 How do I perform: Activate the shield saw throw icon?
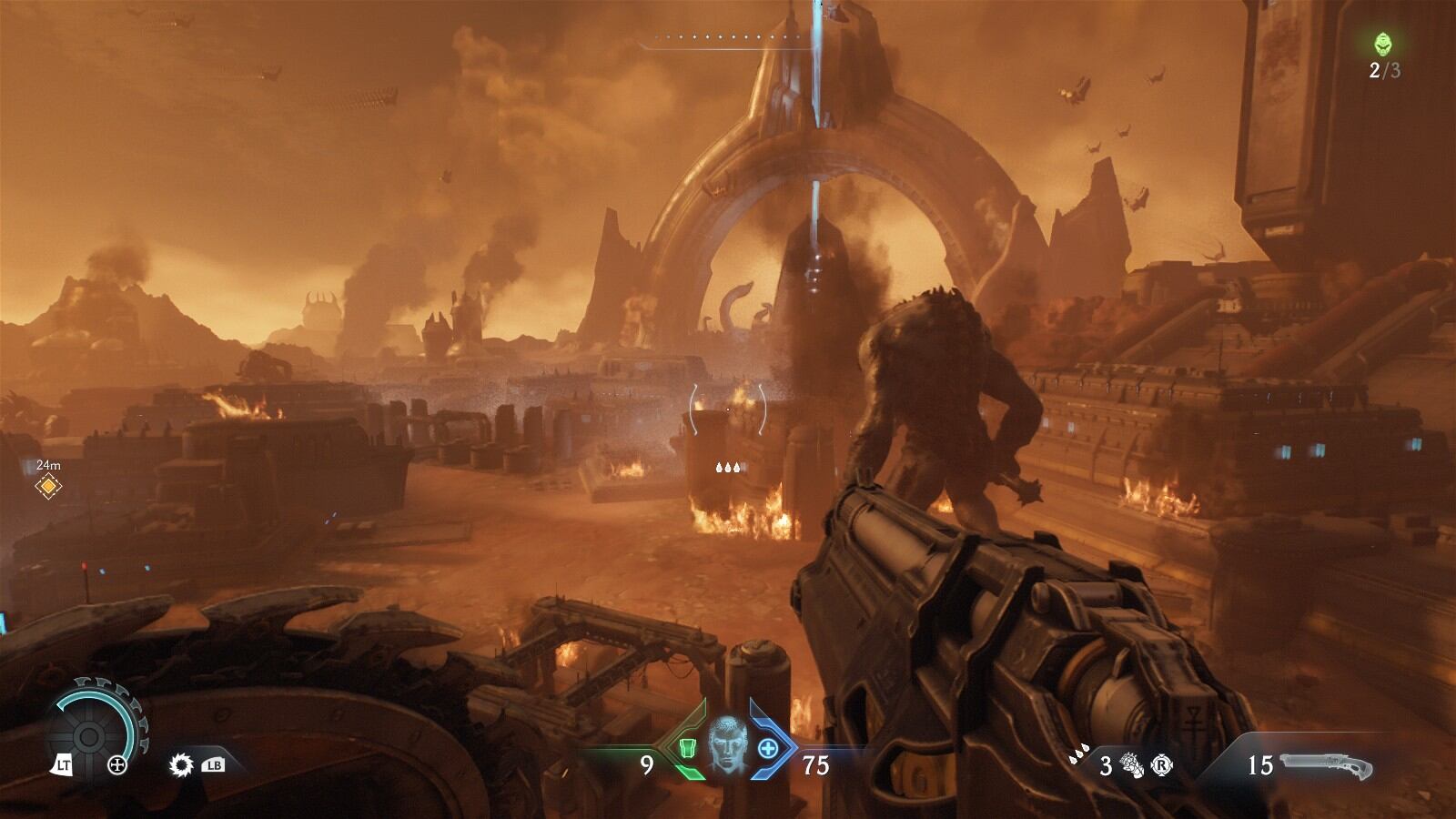coord(181,764)
